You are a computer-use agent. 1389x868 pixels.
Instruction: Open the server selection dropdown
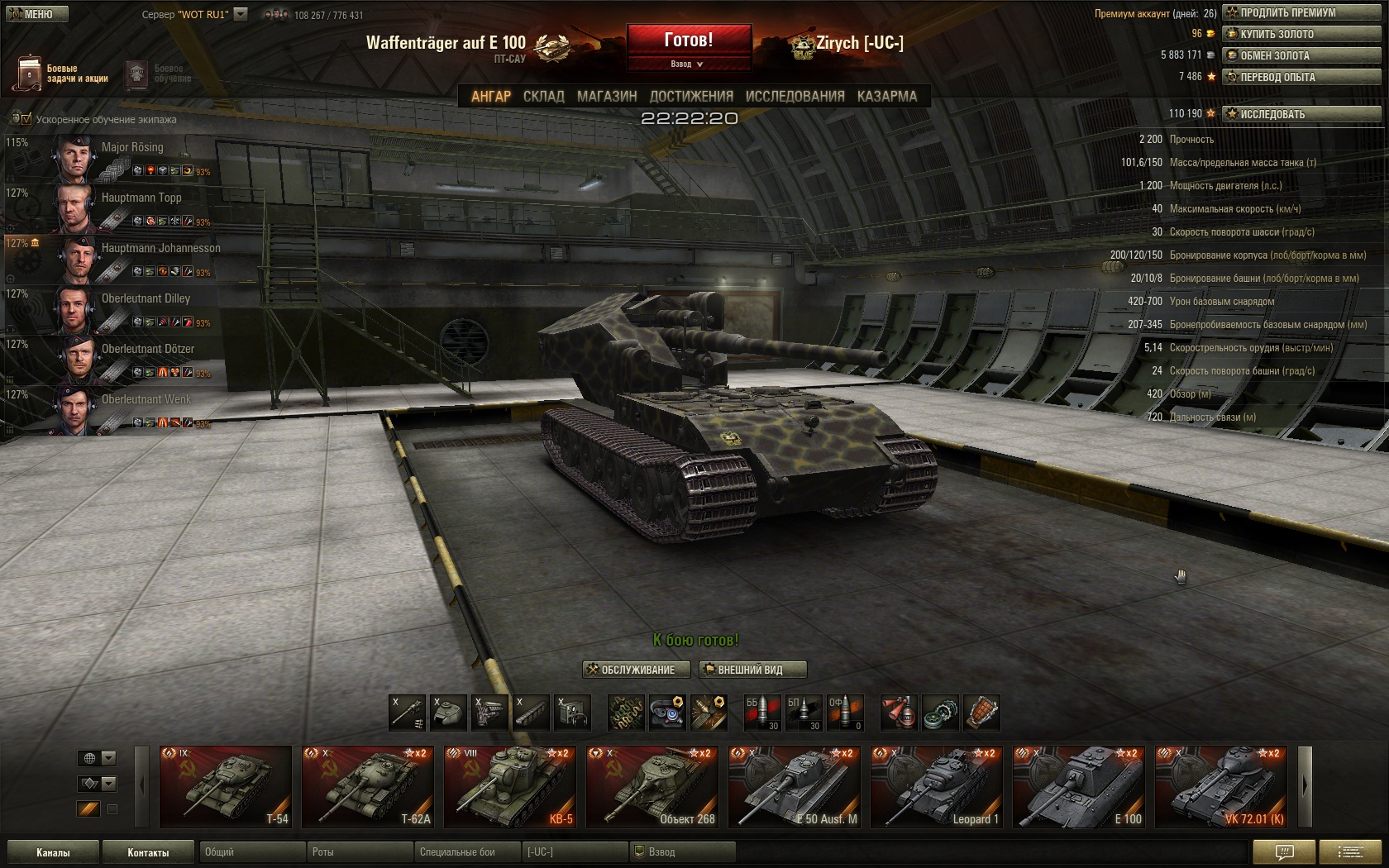coord(241,14)
